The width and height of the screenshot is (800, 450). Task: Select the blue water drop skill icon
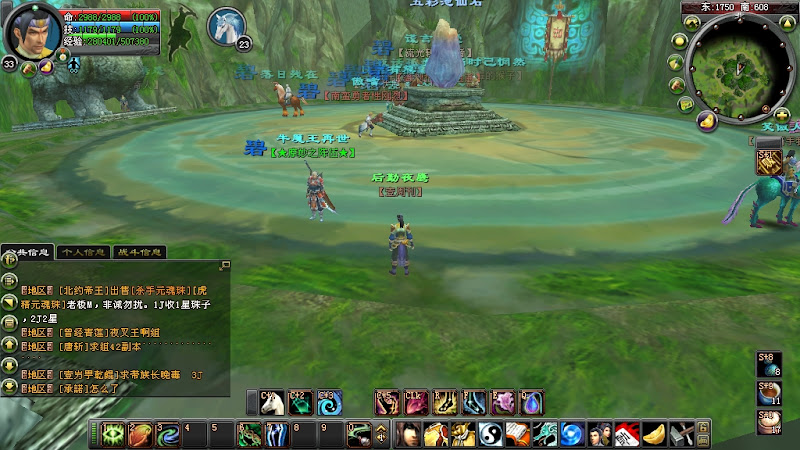click(x=531, y=402)
